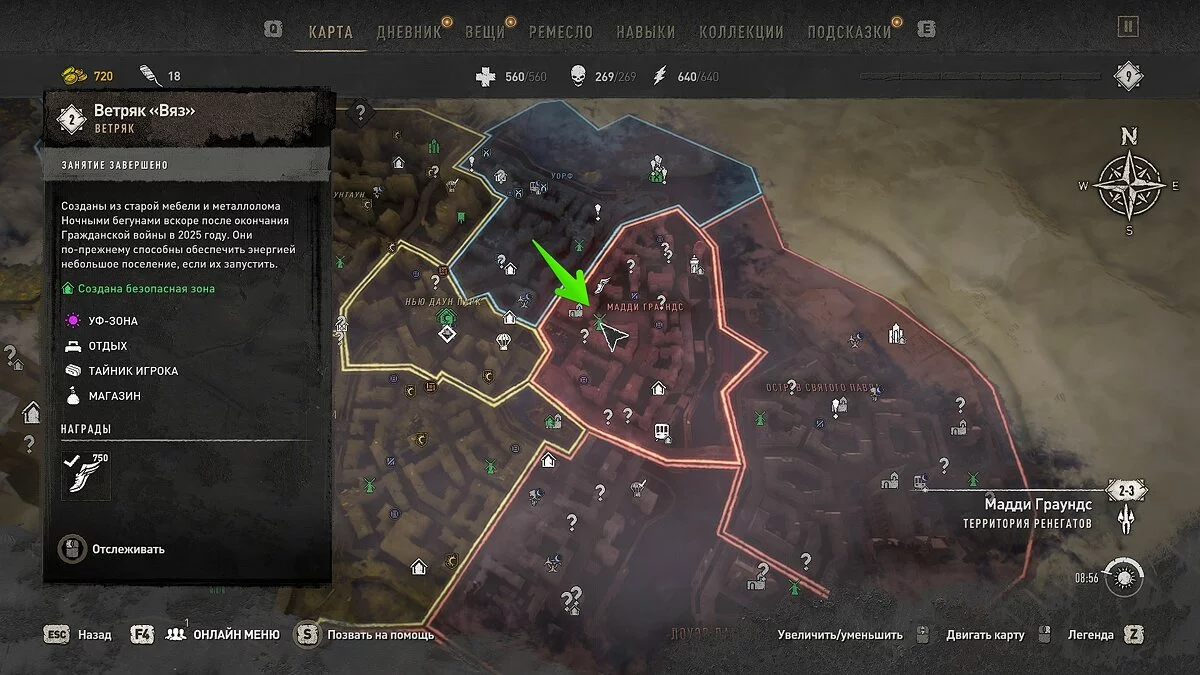Switch to the Подсказки tab
The image size is (1200, 675).
click(x=849, y=31)
